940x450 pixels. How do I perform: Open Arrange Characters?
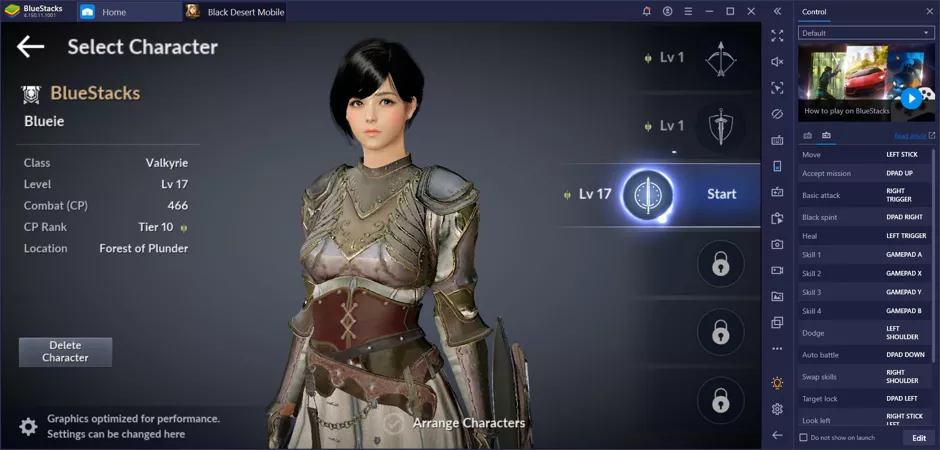pyautogui.click(x=455, y=423)
